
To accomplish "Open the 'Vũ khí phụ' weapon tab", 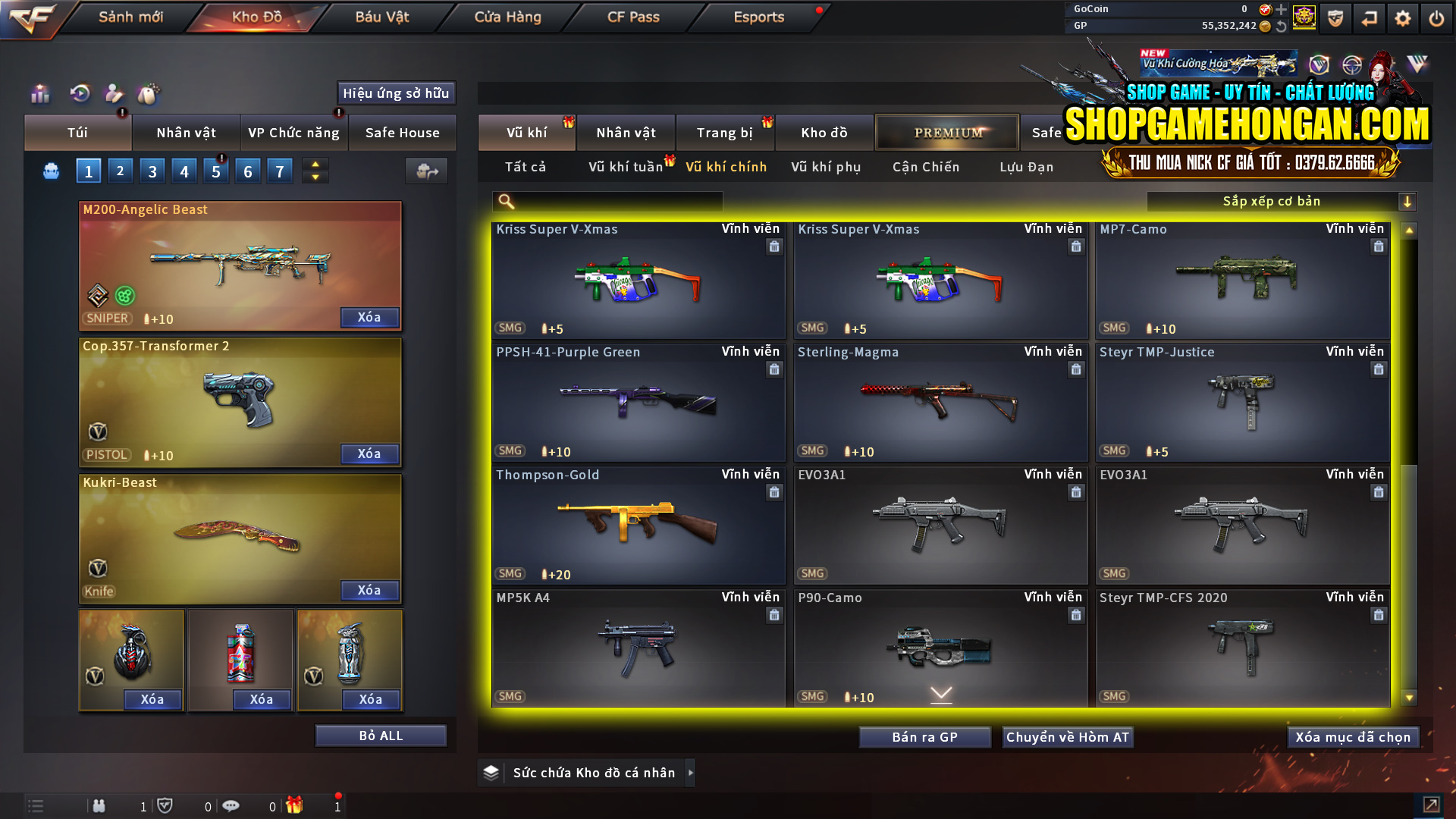I will 826,167.
